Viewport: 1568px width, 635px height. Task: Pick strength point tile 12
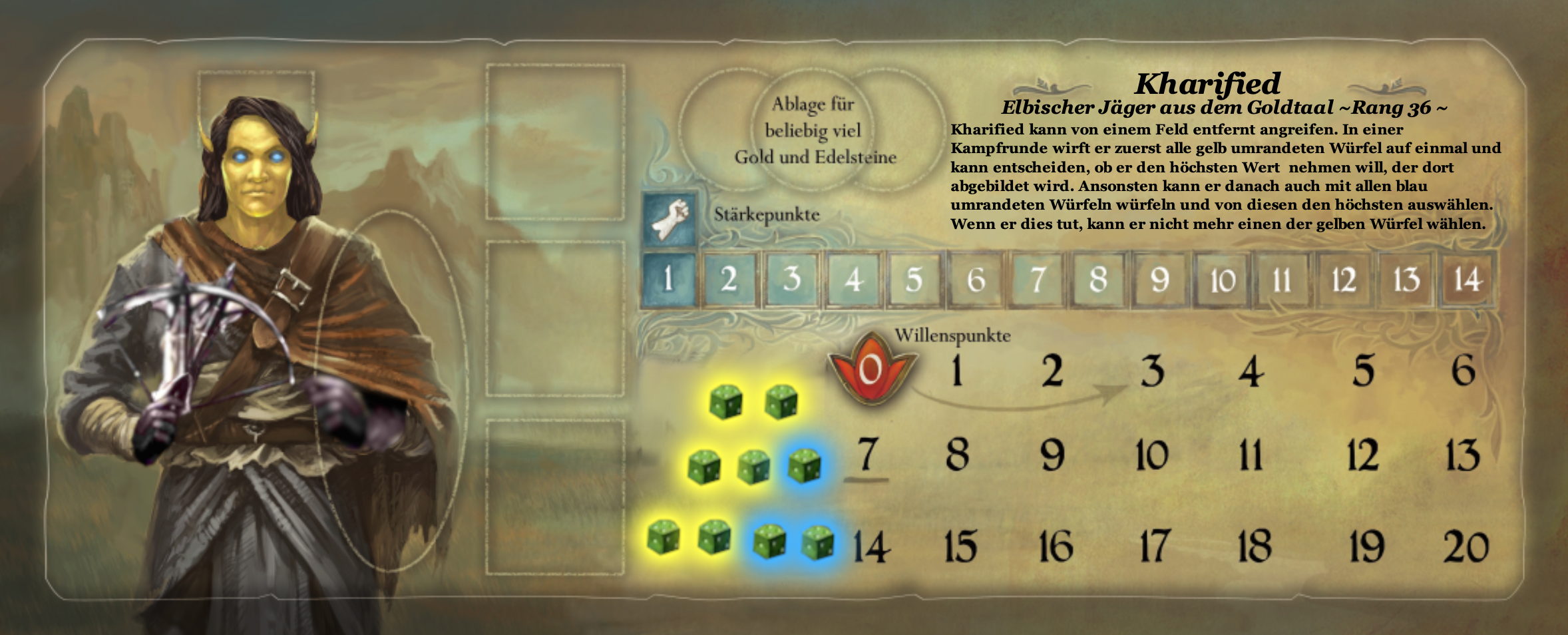coord(1344,280)
